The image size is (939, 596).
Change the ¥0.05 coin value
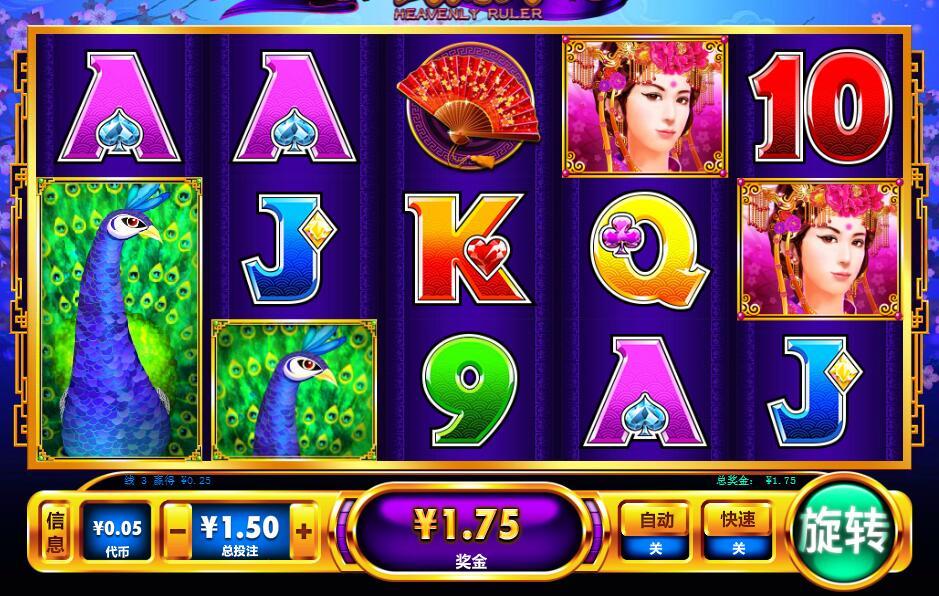point(117,533)
